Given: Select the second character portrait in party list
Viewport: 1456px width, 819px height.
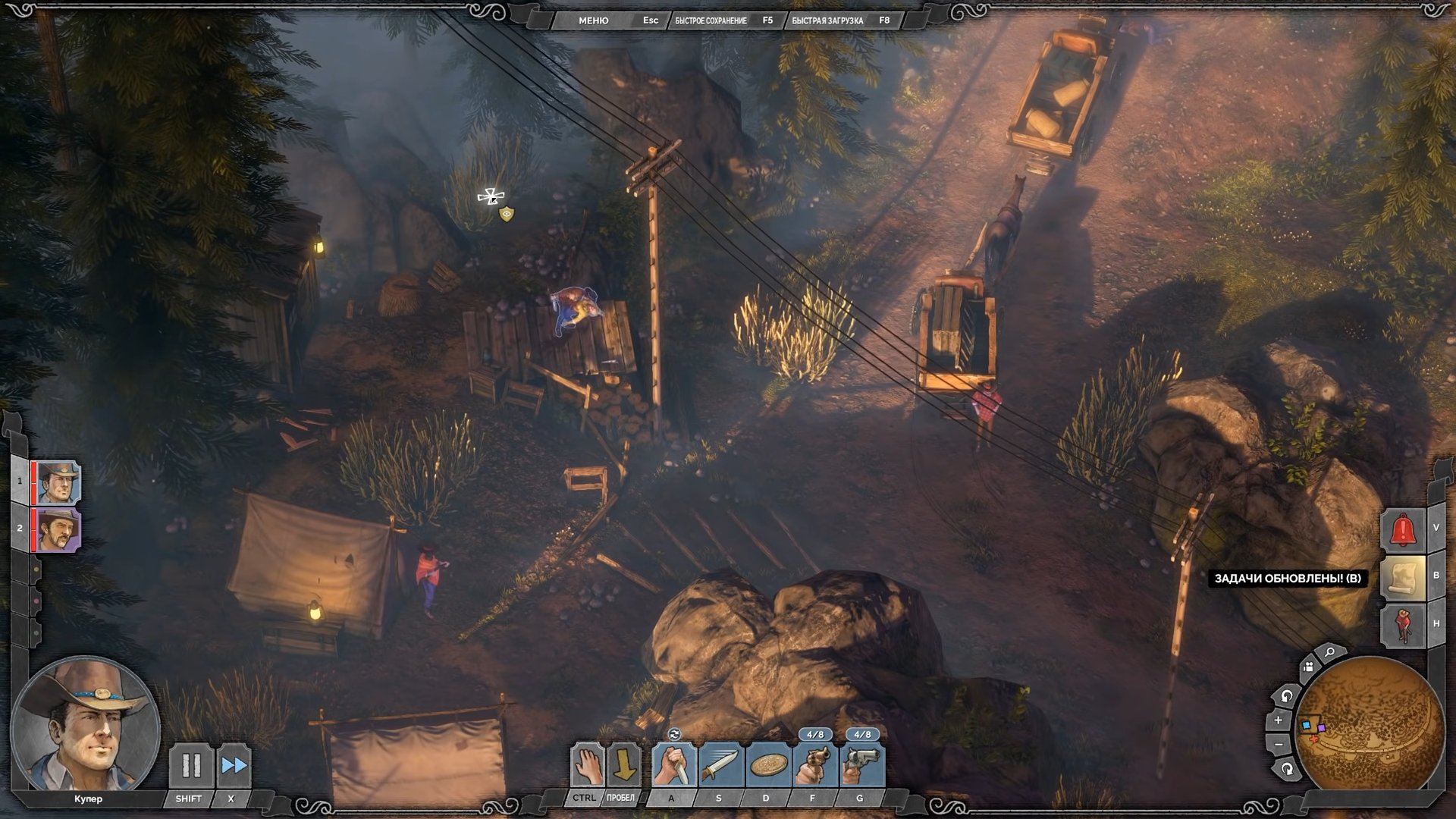Looking at the screenshot, I should coord(58,529).
